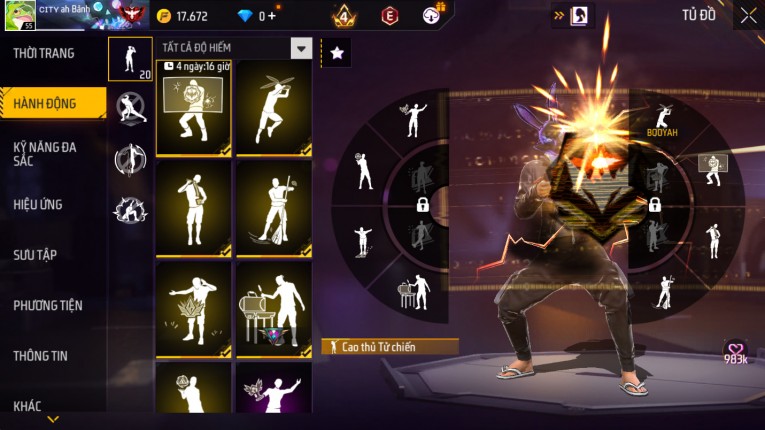
Task: Select the emote with 4 ngày 16 giờ timer
Action: tap(194, 108)
